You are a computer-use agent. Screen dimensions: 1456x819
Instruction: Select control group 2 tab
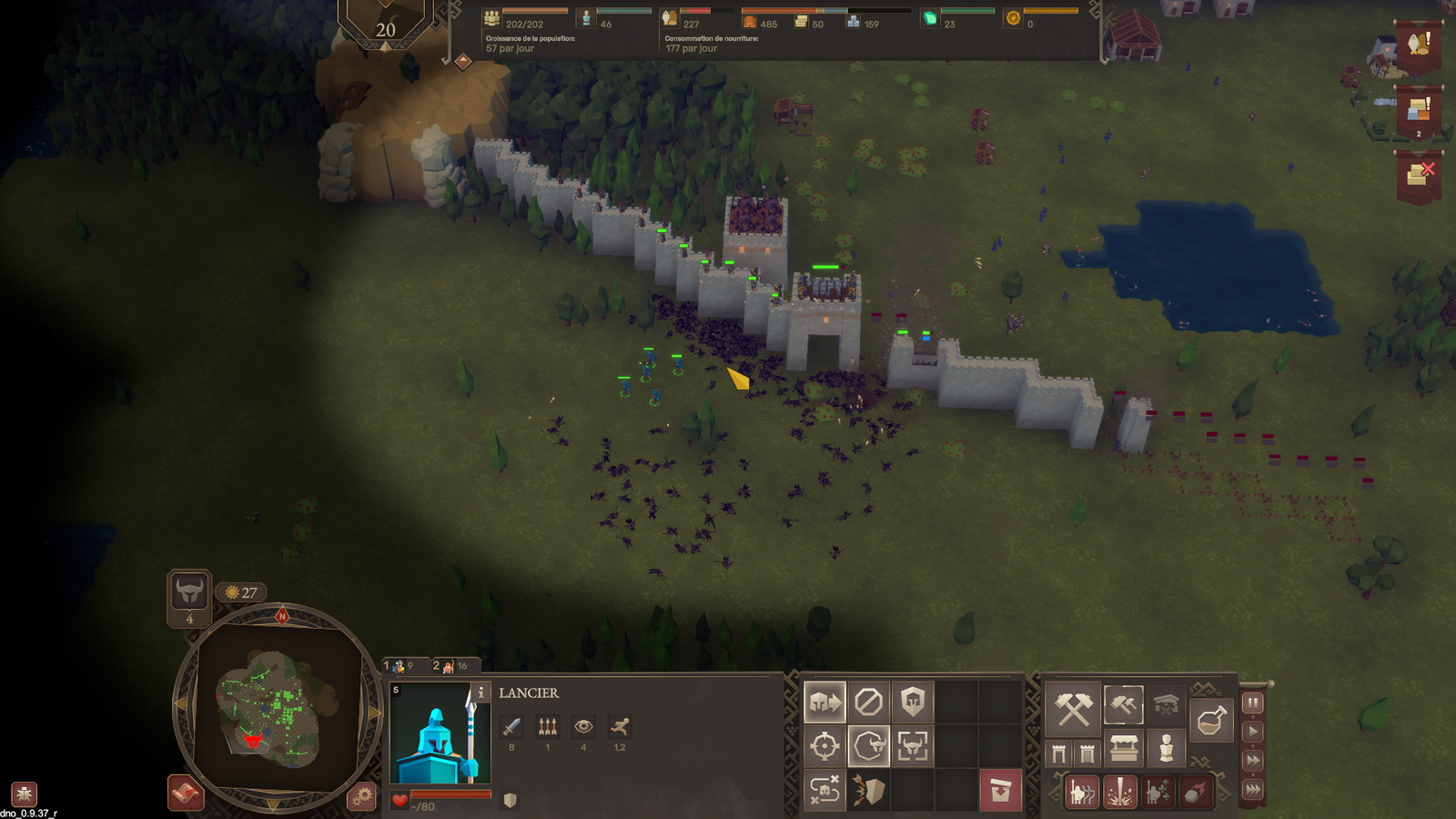pos(448,666)
